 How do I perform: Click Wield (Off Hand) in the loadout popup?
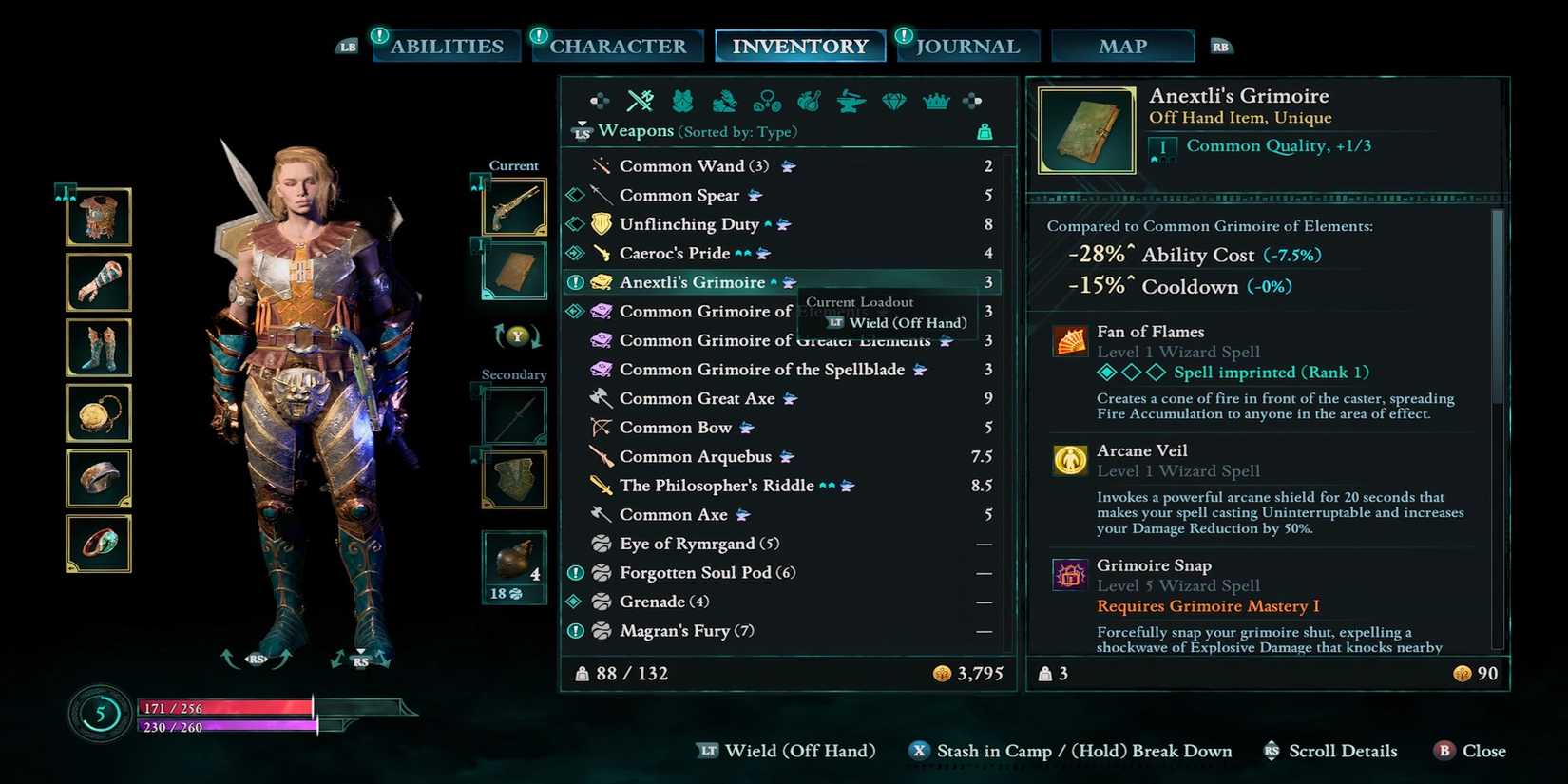tap(899, 322)
